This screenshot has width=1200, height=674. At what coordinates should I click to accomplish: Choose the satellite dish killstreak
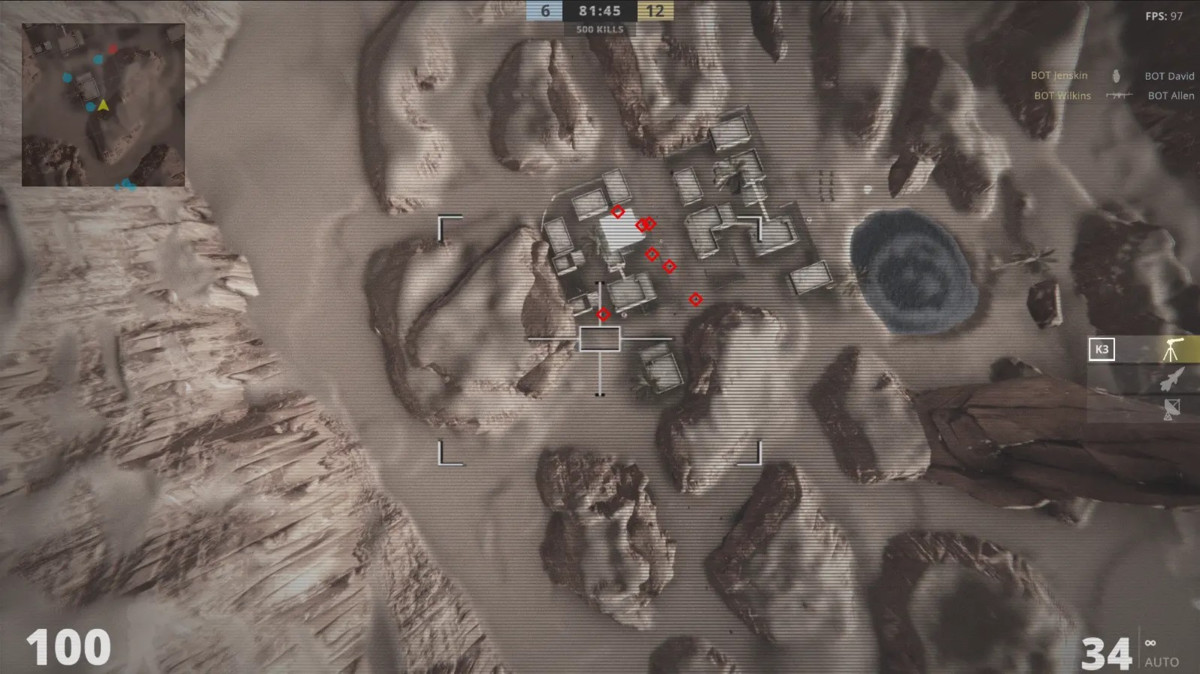pos(1172,408)
